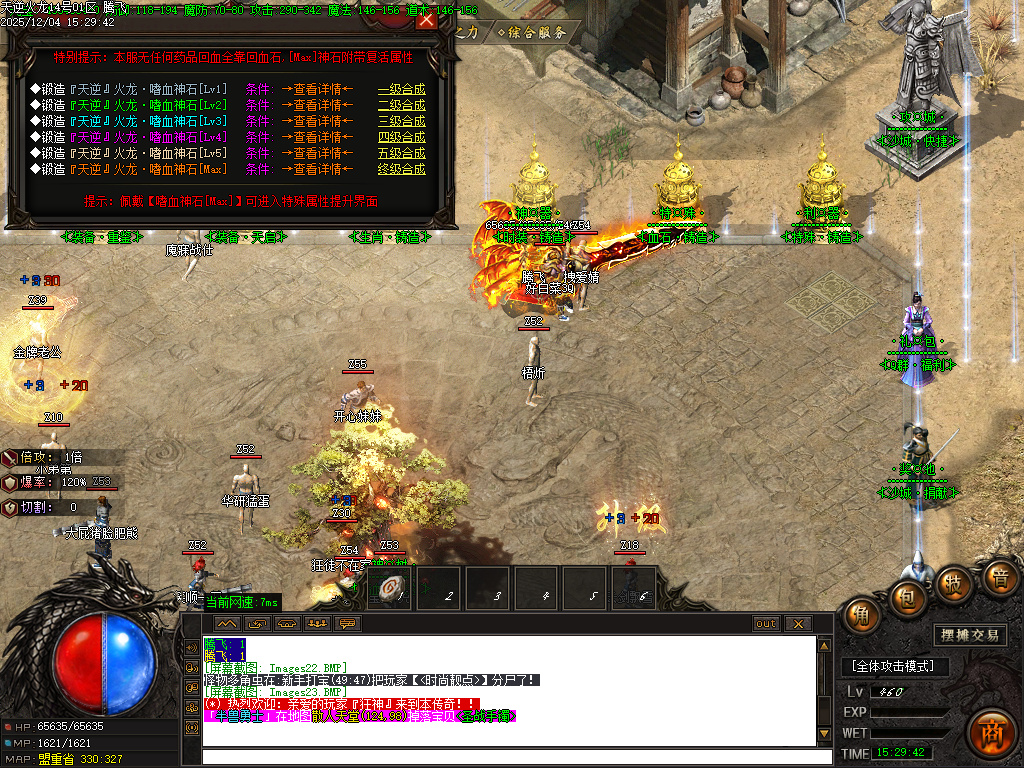The height and width of the screenshot is (768, 1024).
Task: Click the 一级合成 synthesis link
Action: click(x=401, y=89)
